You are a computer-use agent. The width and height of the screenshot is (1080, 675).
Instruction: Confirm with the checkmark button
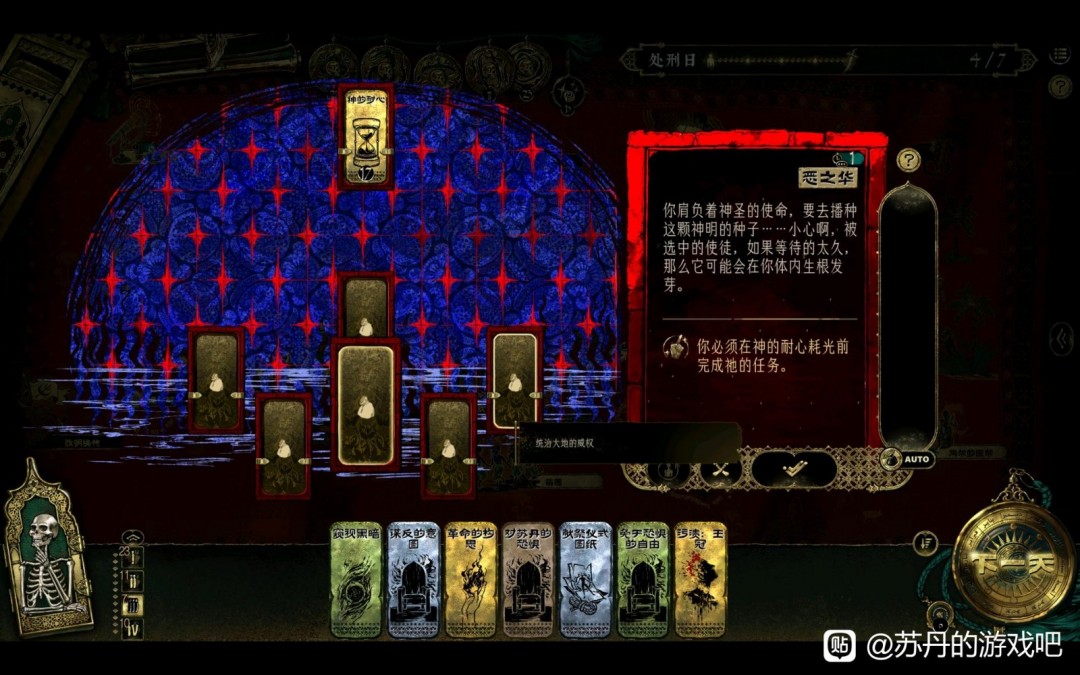pos(794,468)
